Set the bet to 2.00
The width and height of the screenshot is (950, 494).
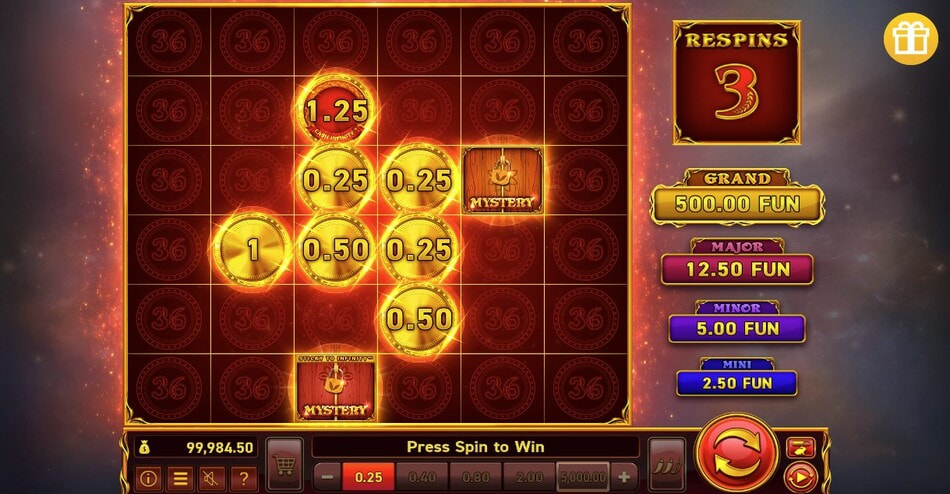point(531,476)
